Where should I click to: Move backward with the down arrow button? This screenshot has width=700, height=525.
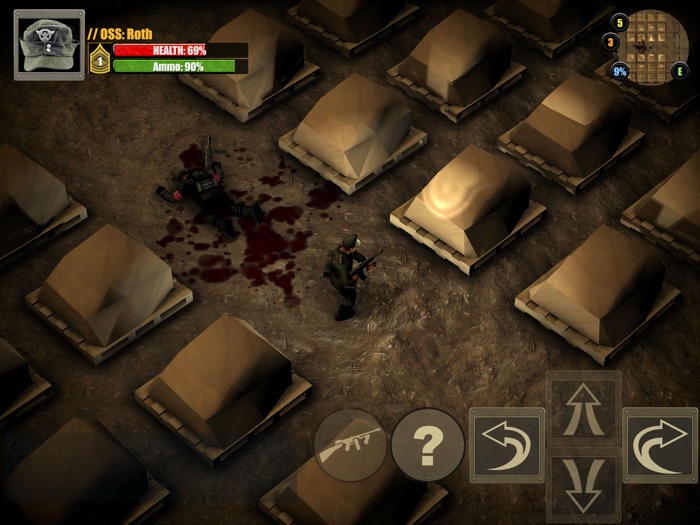583,483
